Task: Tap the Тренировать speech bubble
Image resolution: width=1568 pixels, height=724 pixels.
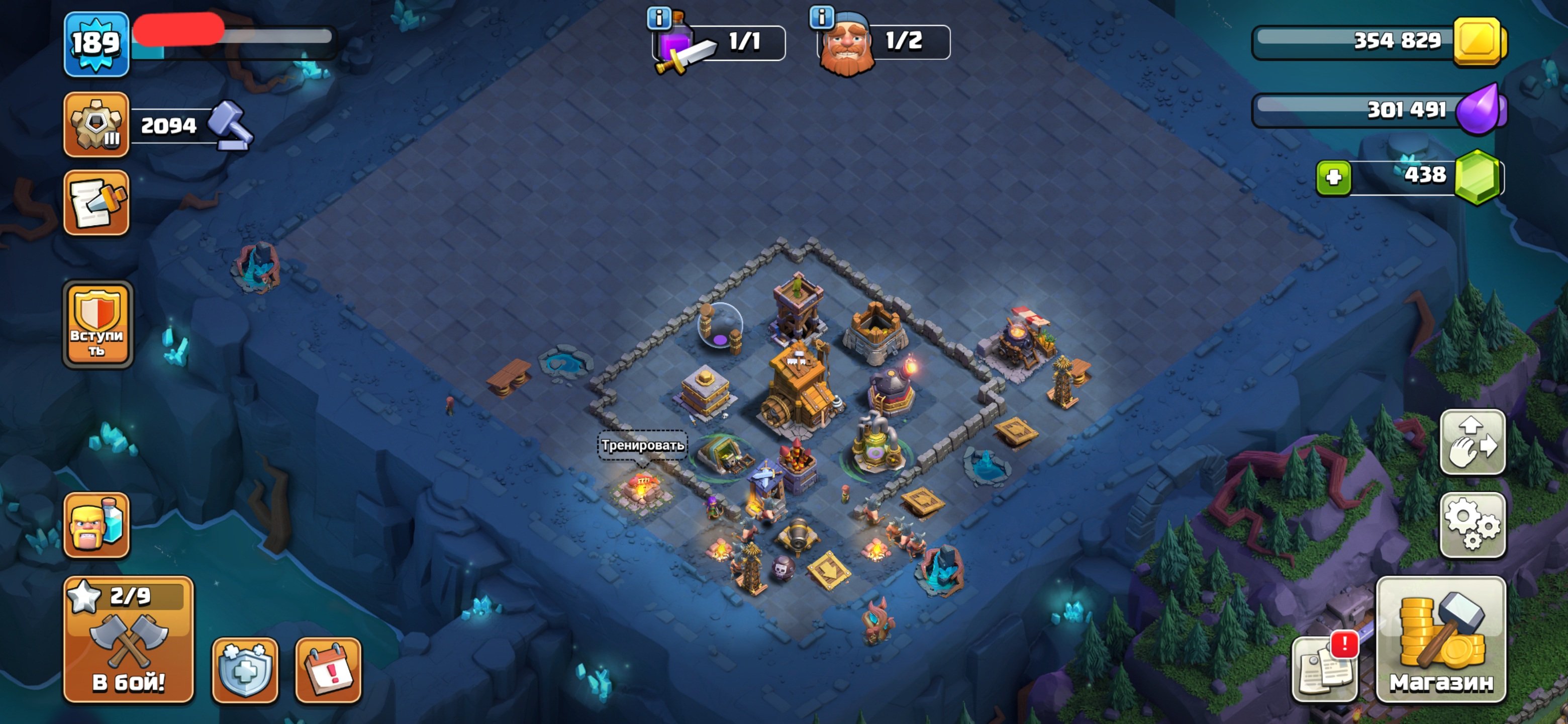Action: [642, 445]
